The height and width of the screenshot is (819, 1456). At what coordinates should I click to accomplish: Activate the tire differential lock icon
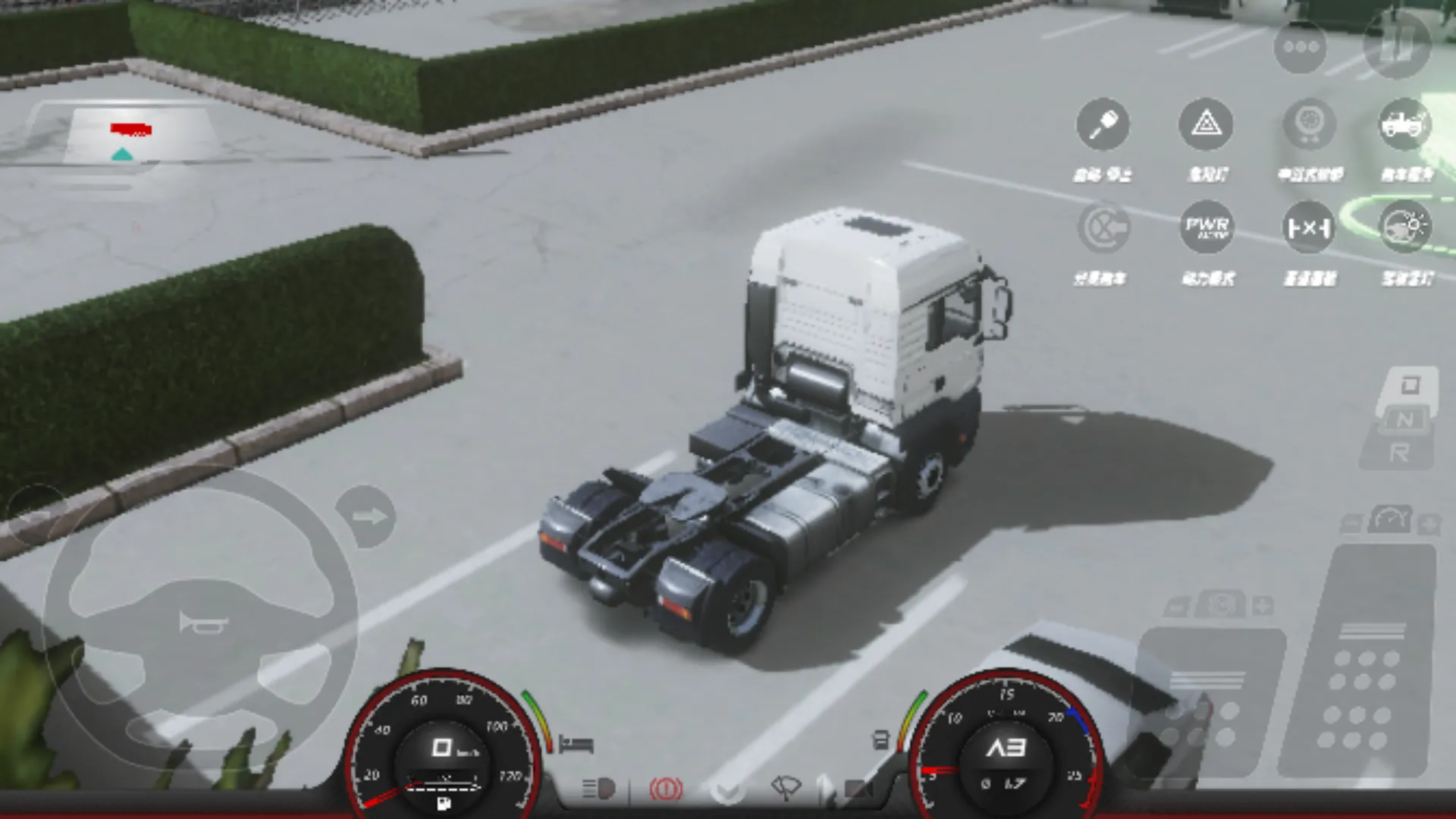point(1309,124)
